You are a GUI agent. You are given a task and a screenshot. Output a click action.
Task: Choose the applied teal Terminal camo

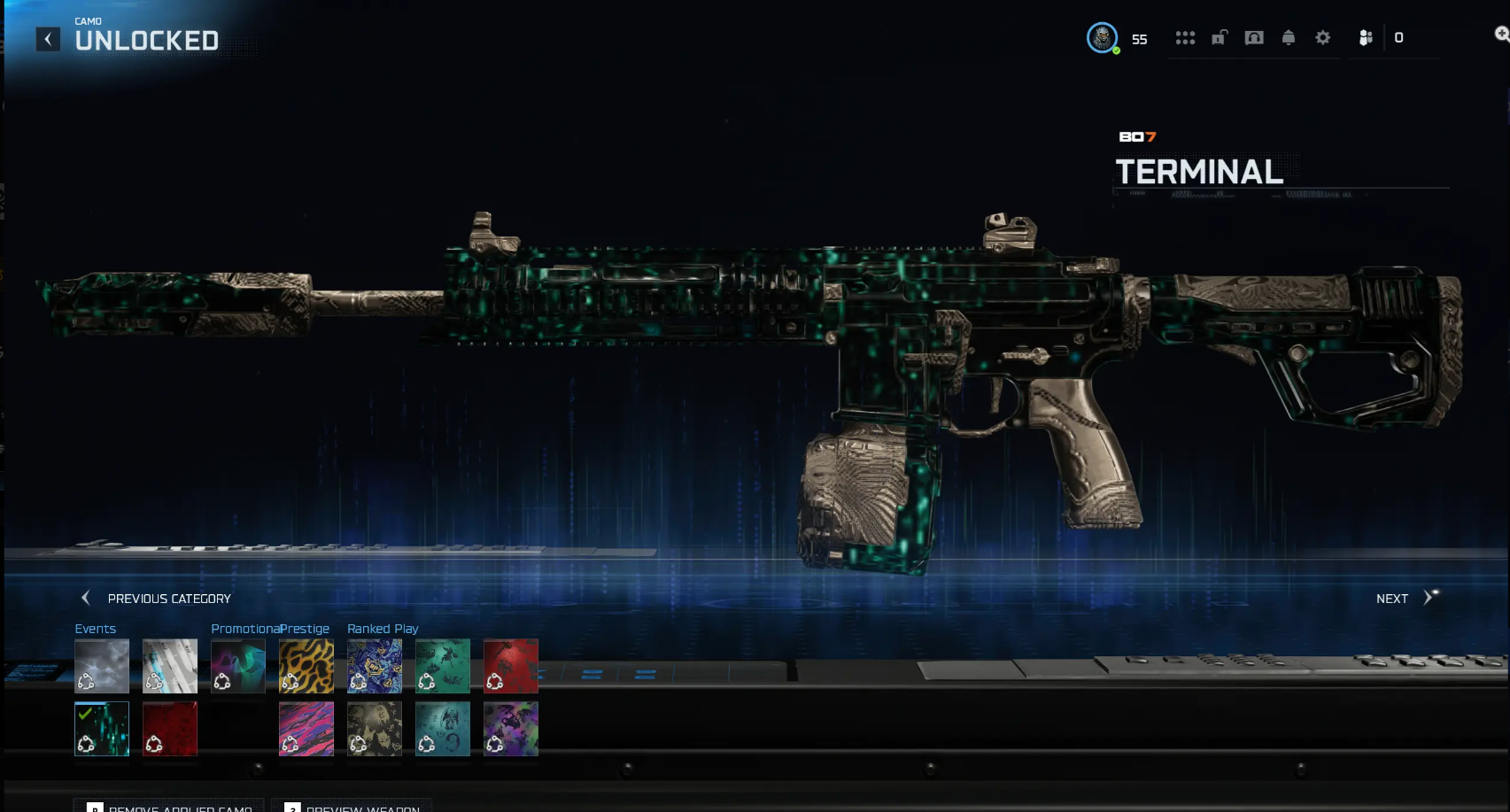[102, 729]
